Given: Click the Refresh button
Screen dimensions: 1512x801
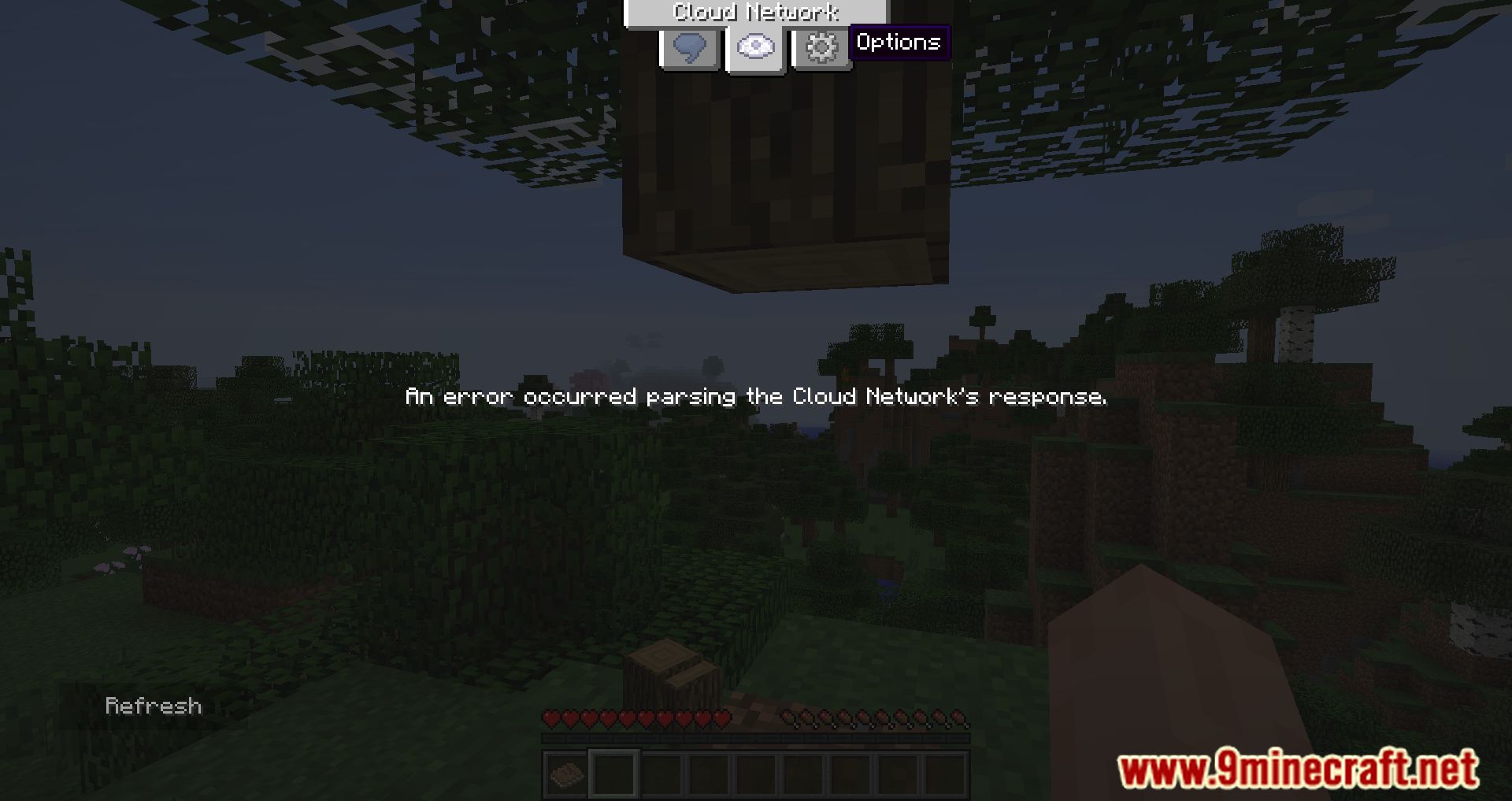Looking at the screenshot, I should click(153, 706).
